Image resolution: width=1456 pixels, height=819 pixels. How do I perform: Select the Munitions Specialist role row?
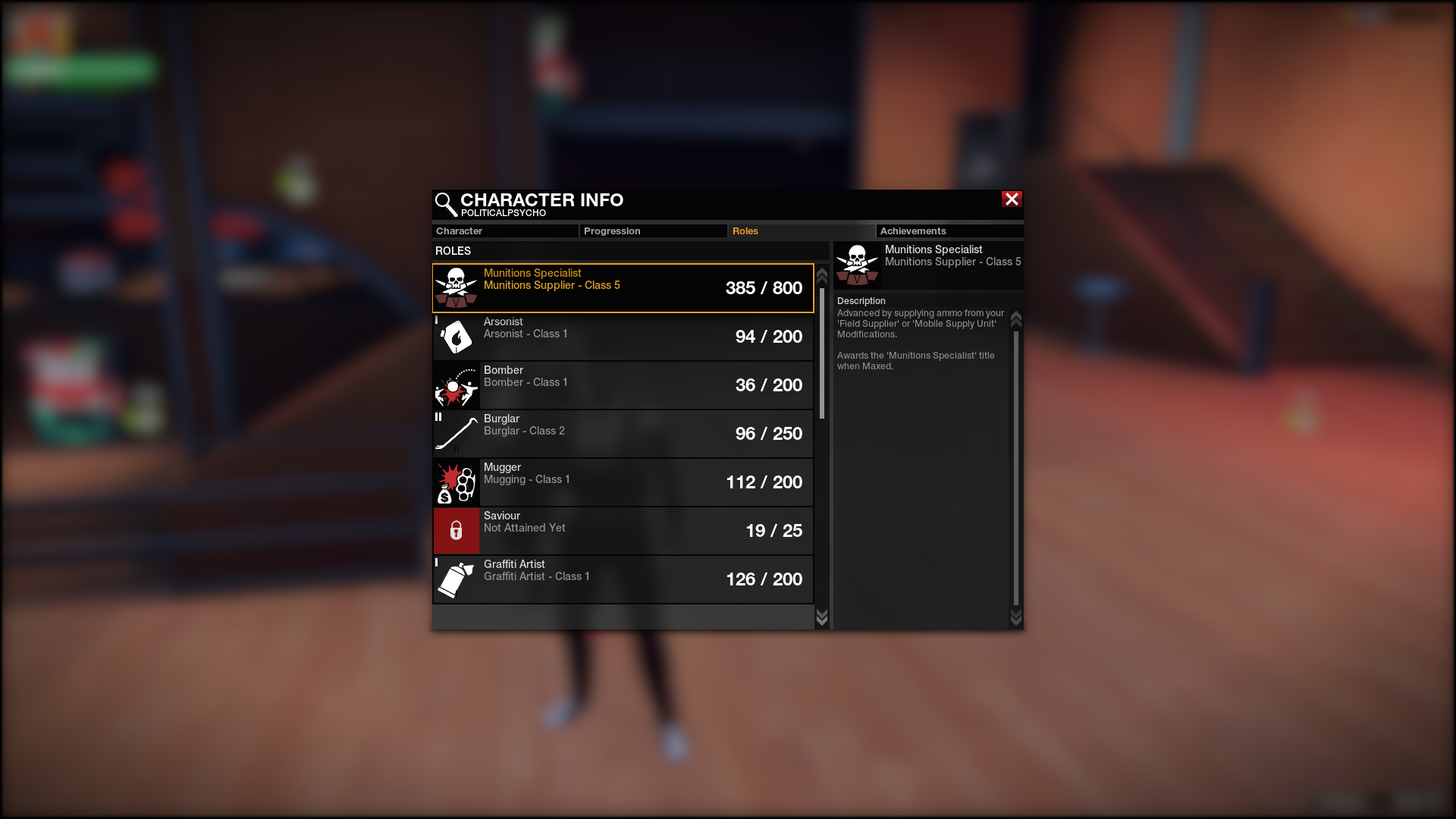pos(623,288)
